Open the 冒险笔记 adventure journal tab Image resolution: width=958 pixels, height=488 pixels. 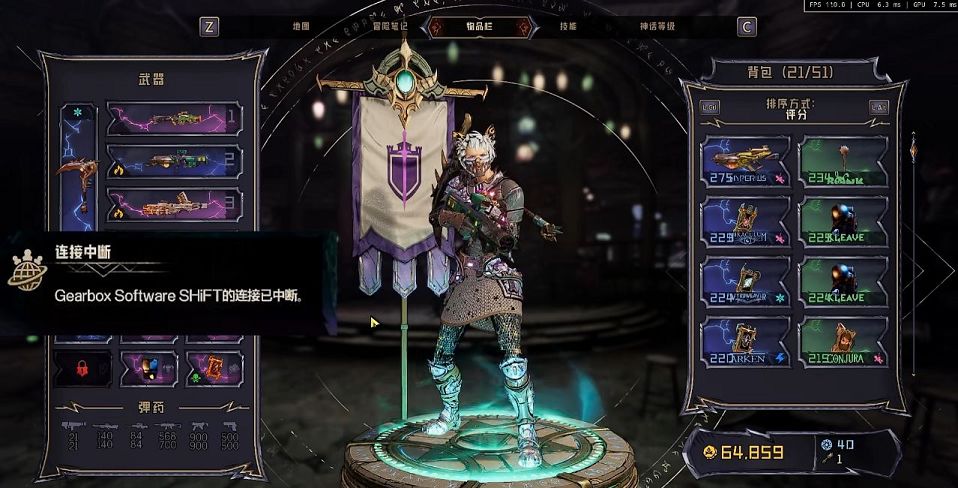coord(391,27)
